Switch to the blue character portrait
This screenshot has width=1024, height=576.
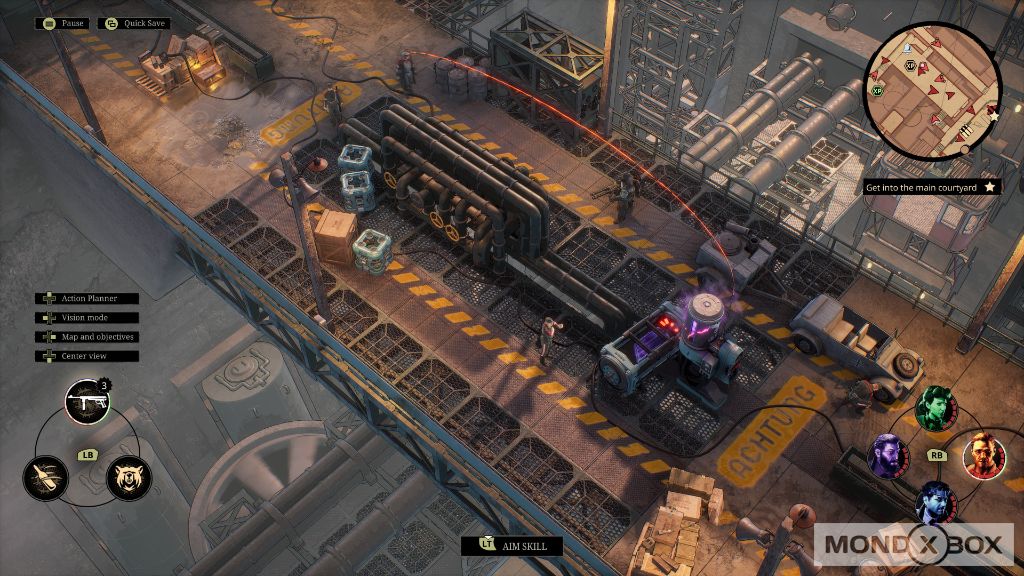[936, 502]
